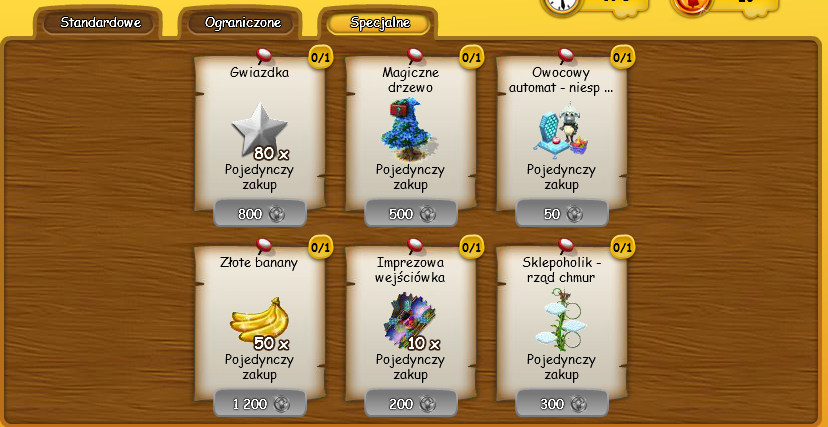Viewport: 828px width, 427px height.
Task: Purchase Imprezowa wejściówka for 200
Action: (x=411, y=403)
